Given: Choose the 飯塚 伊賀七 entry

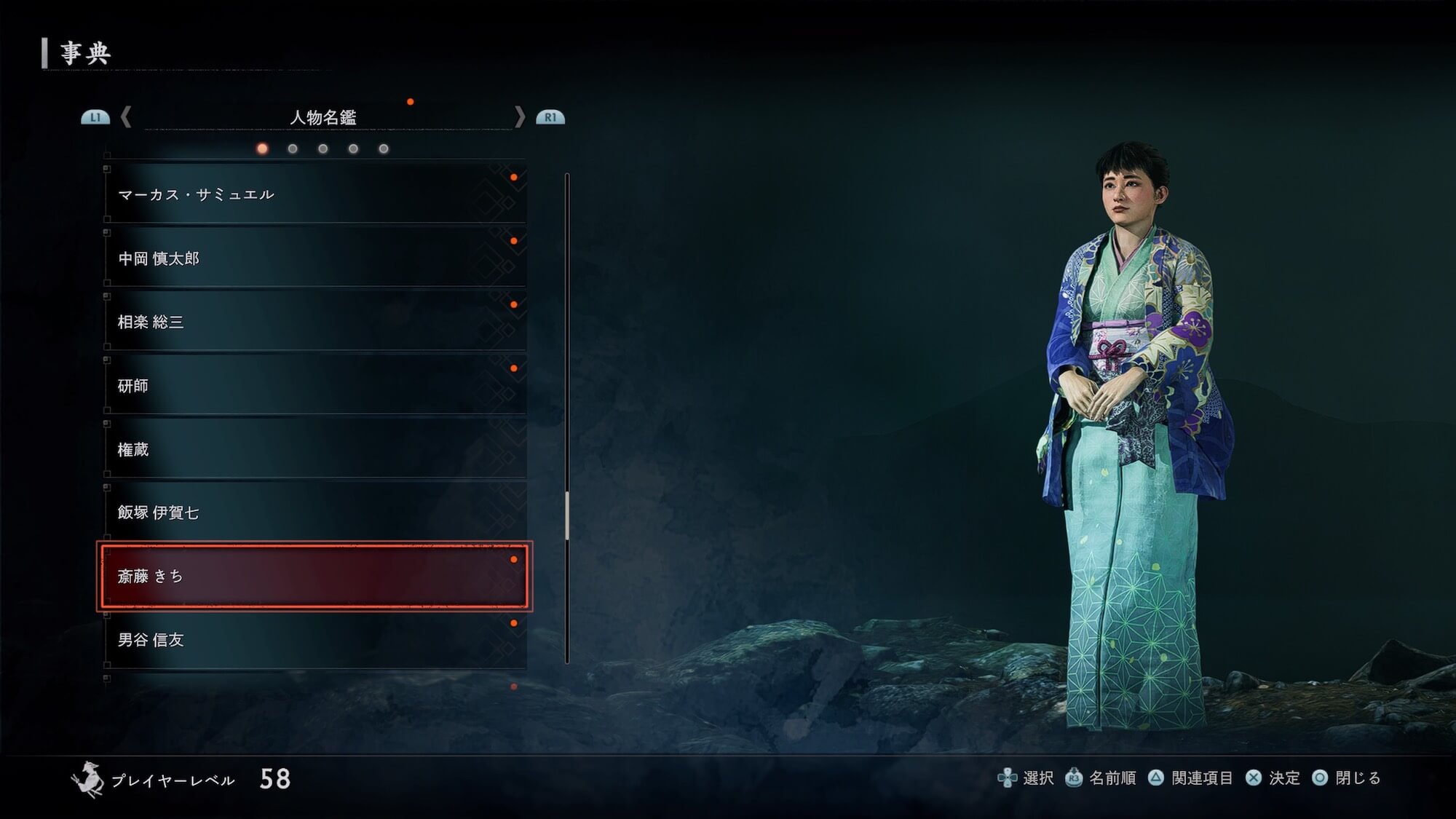Looking at the screenshot, I should pyautogui.click(x=314, y=513).
